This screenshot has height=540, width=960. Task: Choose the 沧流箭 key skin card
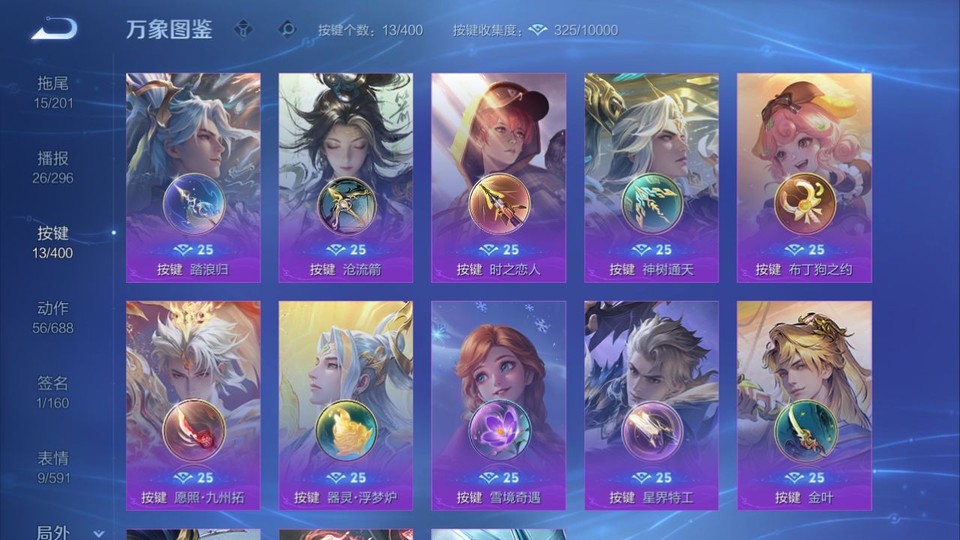[346, 177]
